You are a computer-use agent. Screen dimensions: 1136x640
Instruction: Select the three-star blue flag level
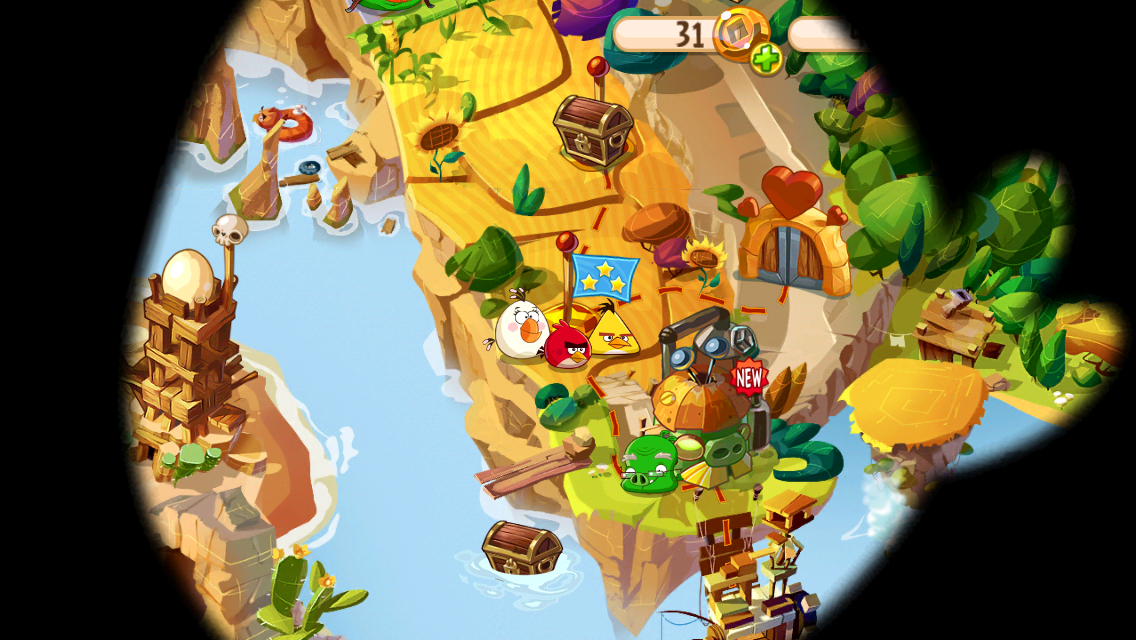click(606, 276)
